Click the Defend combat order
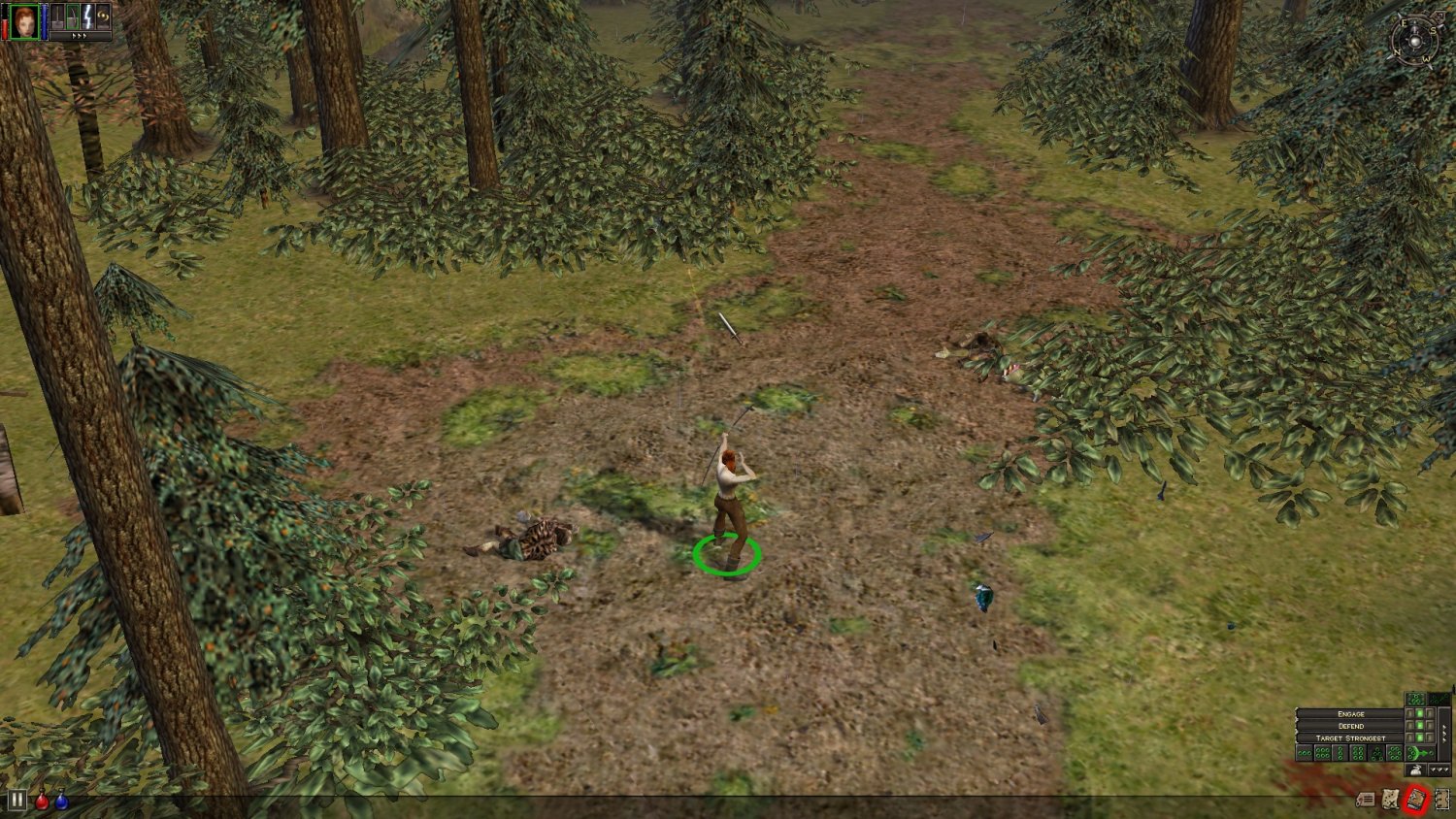Viewport: 1456px width, 819px height. (x=1350, y=726)
